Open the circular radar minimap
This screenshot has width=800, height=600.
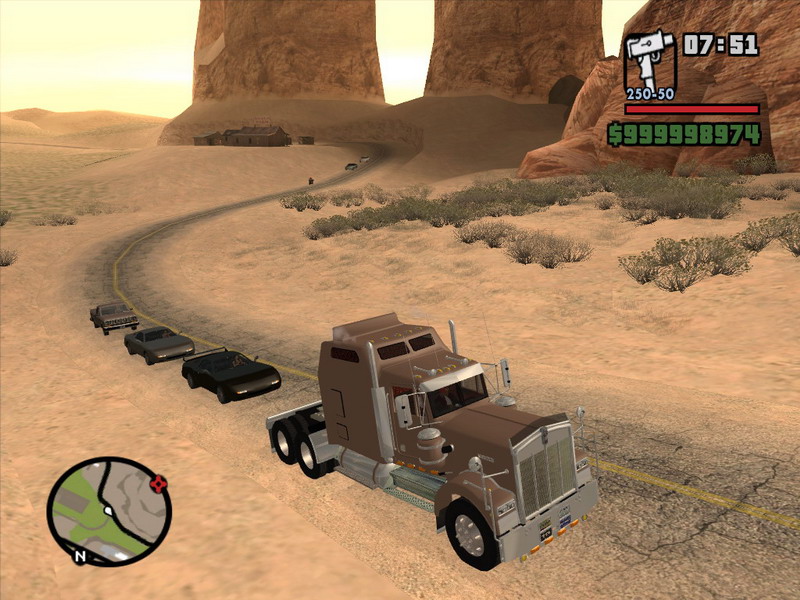point(109,512)
